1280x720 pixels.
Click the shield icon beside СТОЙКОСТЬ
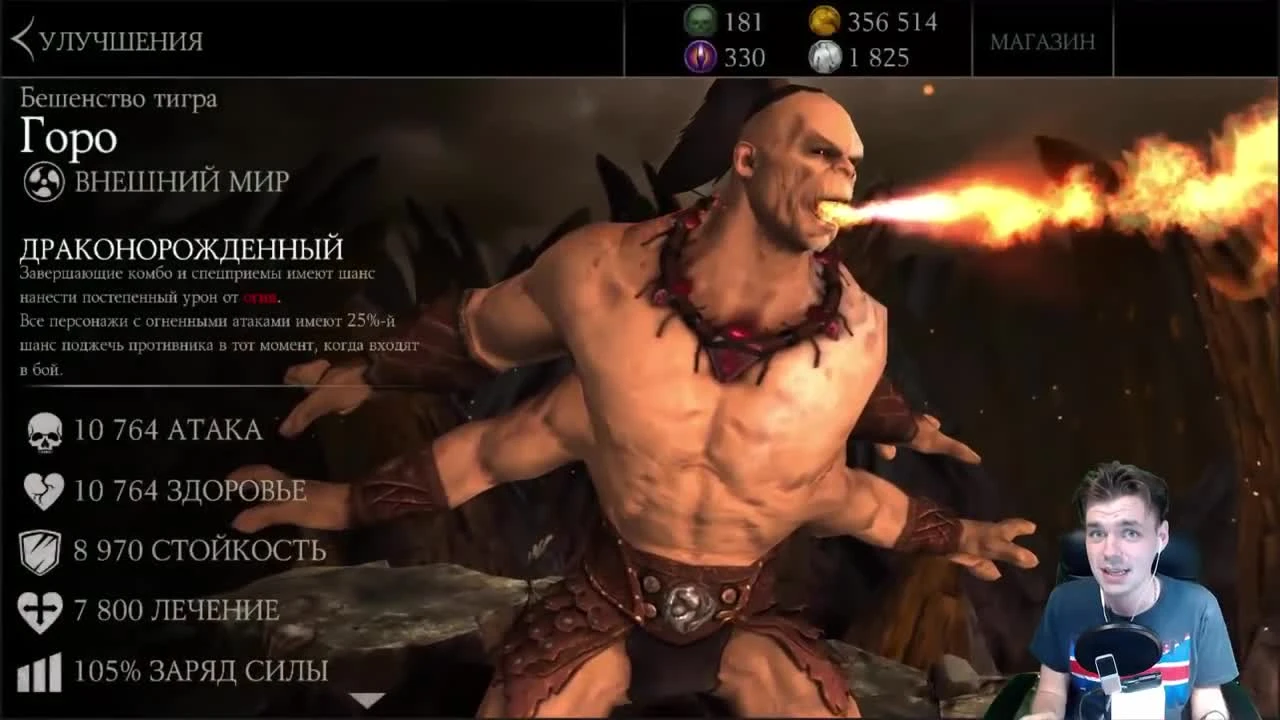point(42,551)
